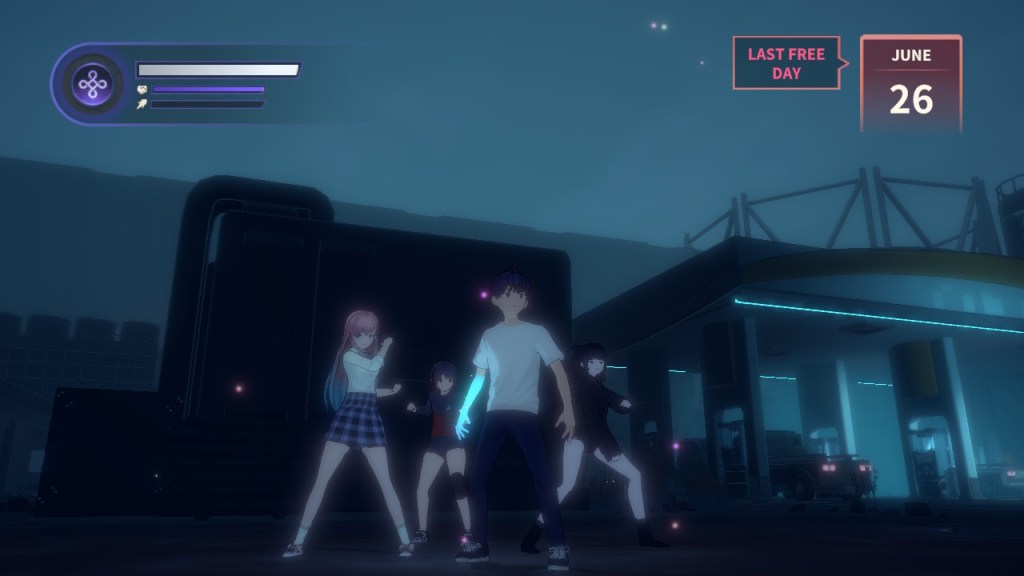1024x576 pixels.
Task: Open the June 26 calendar card
Action: 910,84
